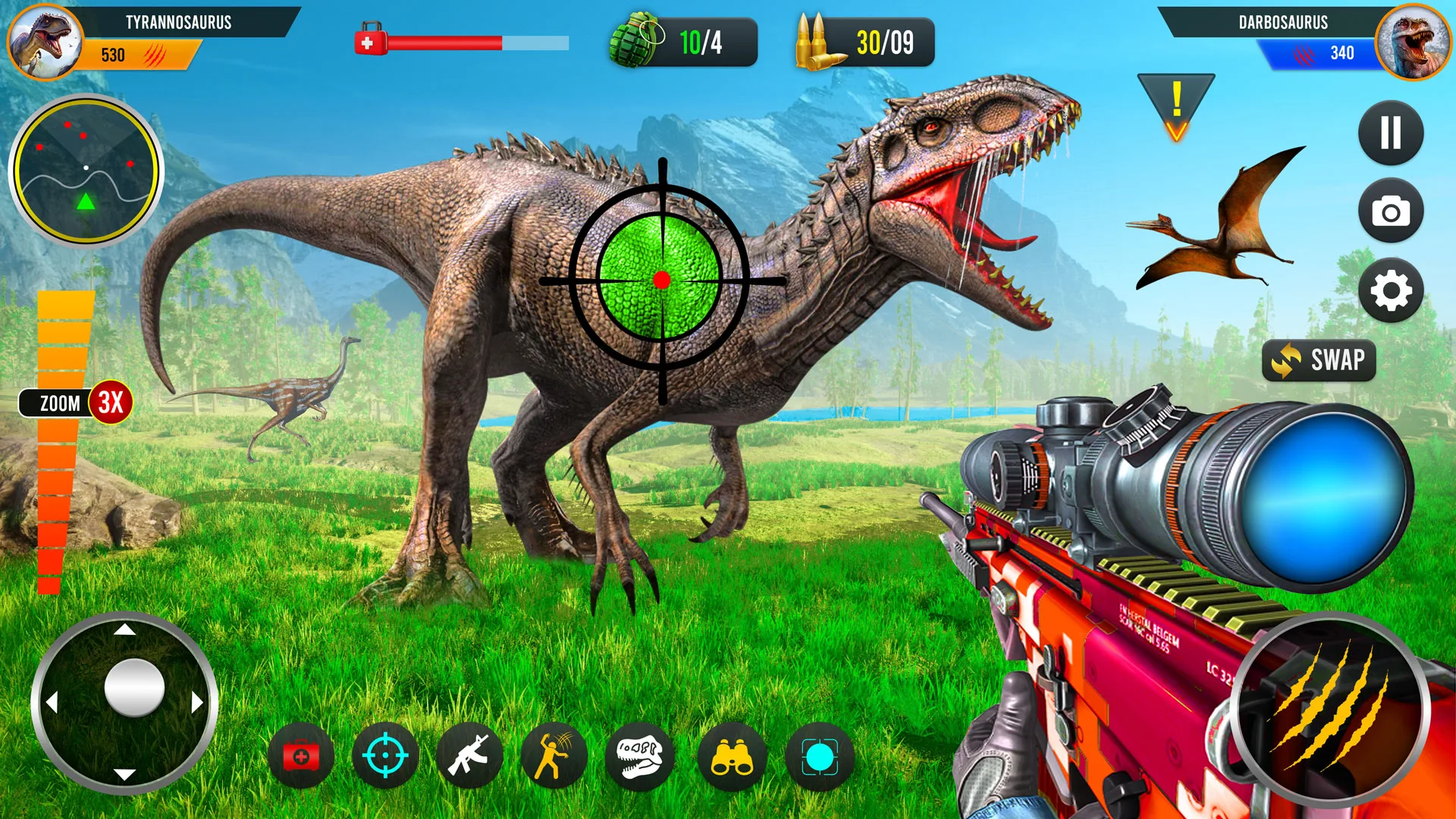
Task: Pause the game
Action: tap(1390, 133)
